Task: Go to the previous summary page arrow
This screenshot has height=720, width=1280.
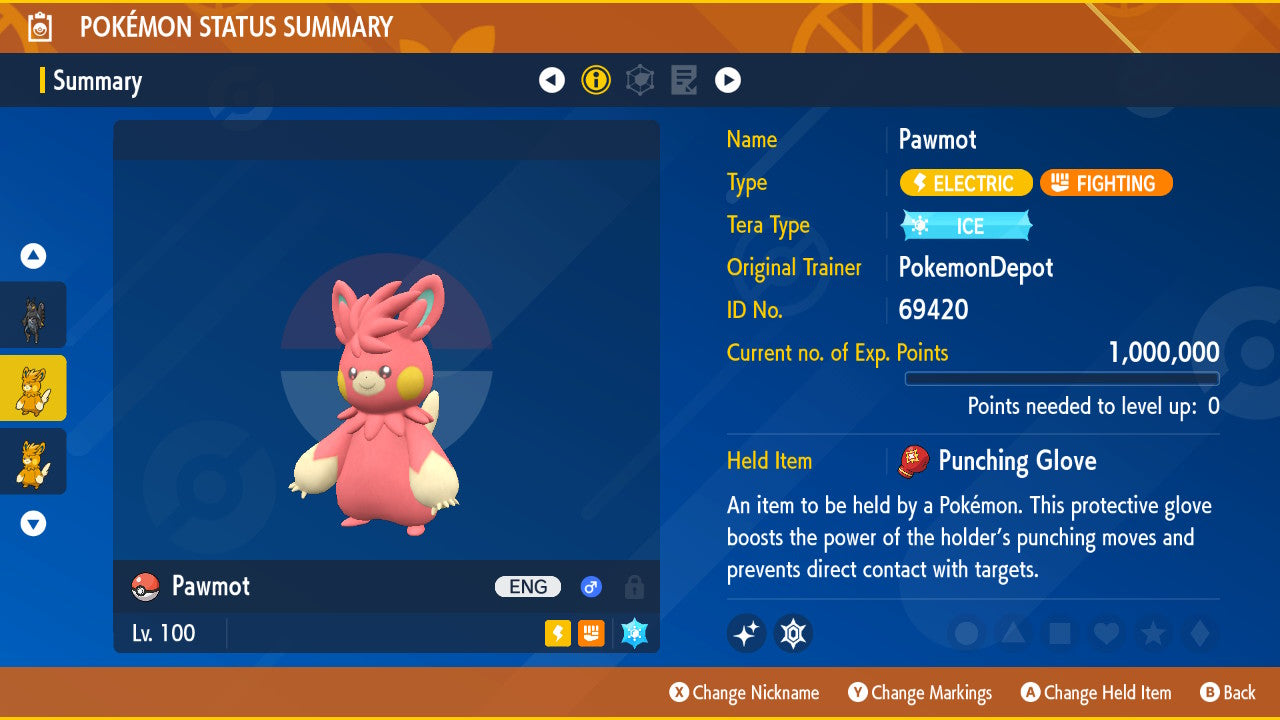Action: pos(552,80)
